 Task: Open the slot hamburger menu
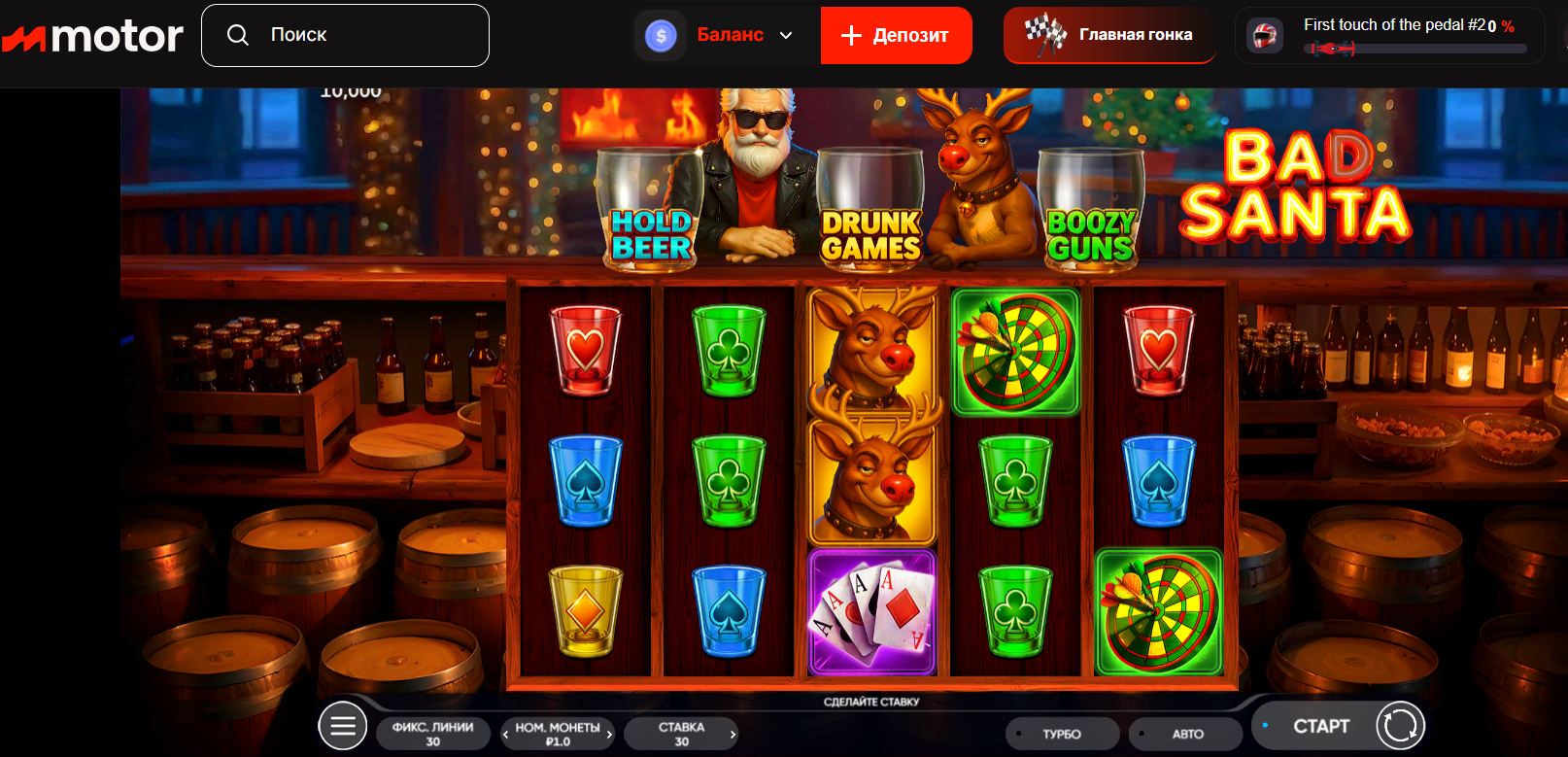tap(343, 726)
